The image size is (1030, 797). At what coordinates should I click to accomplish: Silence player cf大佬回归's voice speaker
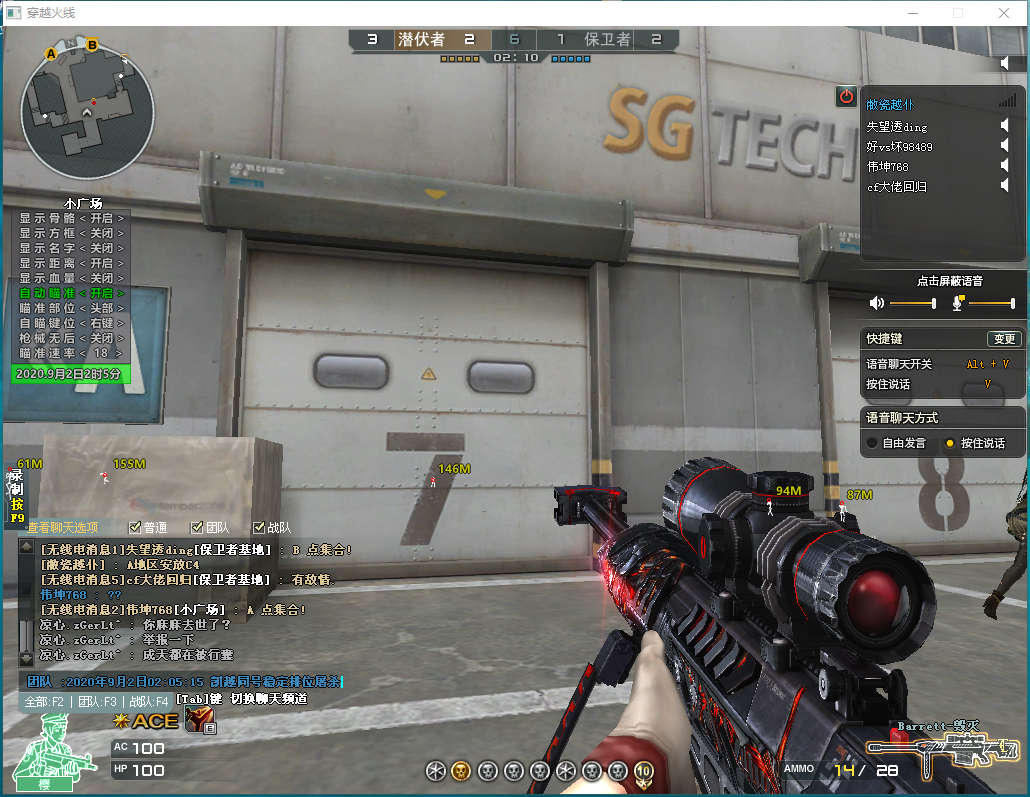1004,186
